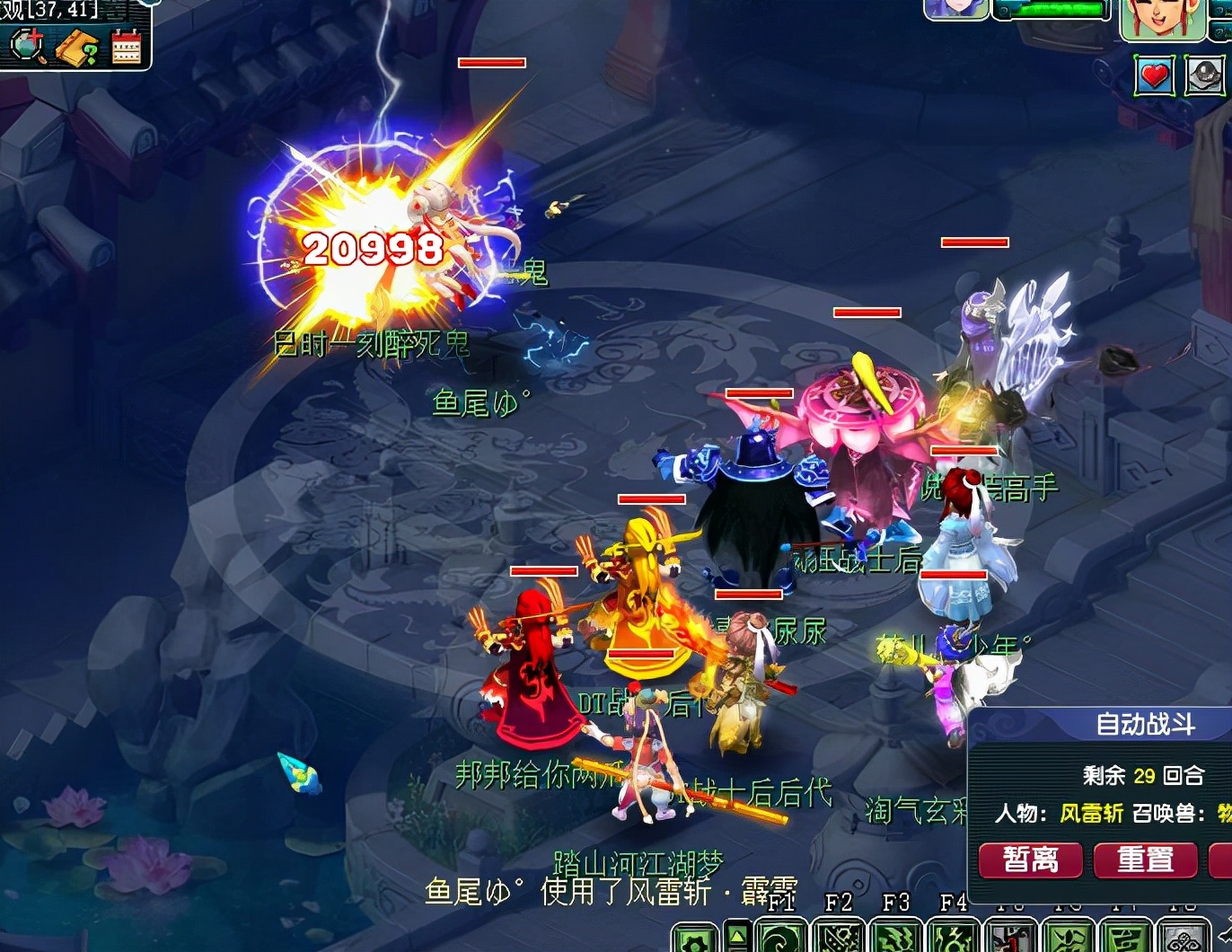Select the red-haired character portrait
The width and height of the screenshot is (1232, 952).
pyautogui.click(x=1162, y=20)
